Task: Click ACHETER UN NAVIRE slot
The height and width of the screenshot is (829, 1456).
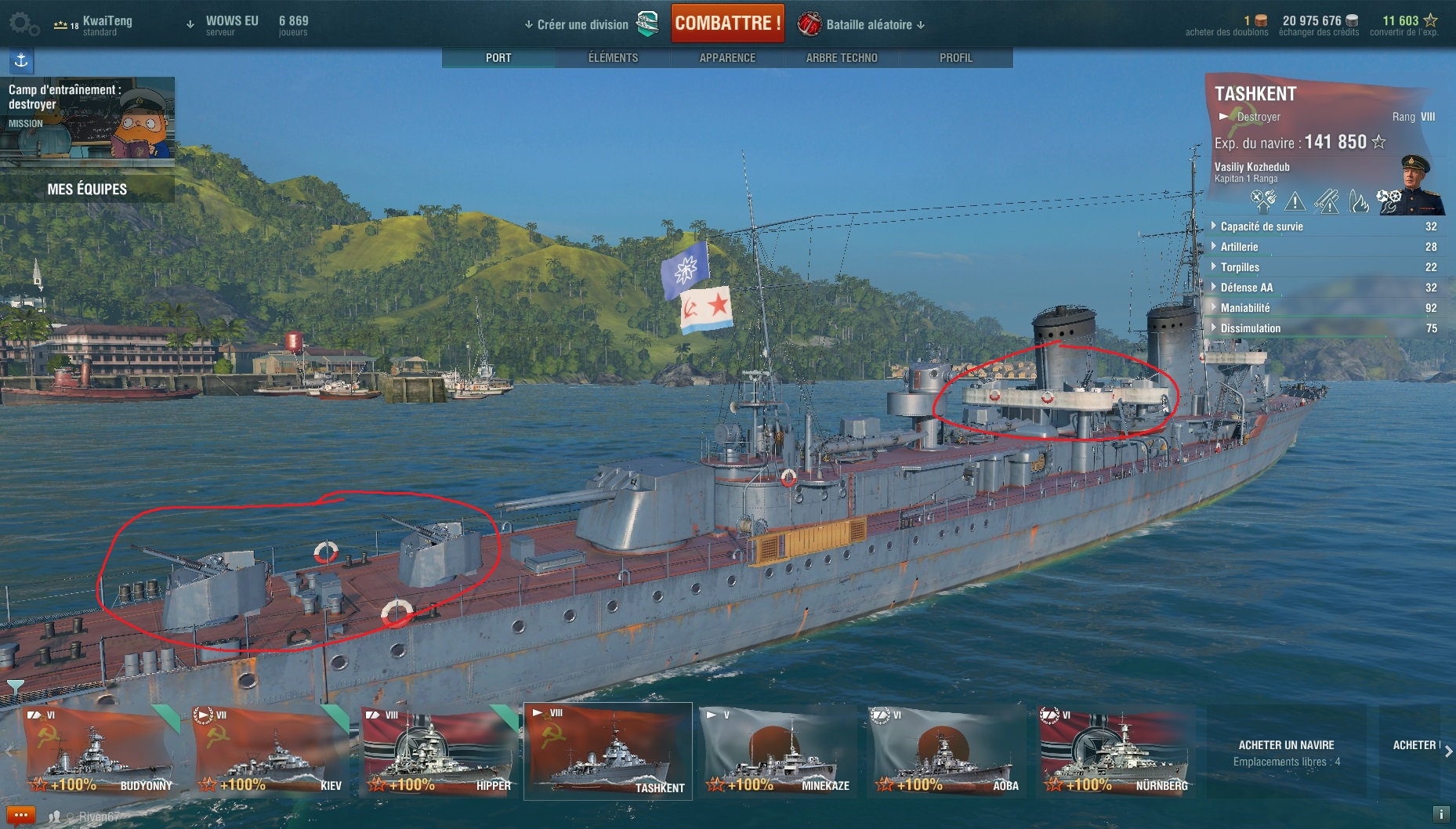Action: (x=1286, y=752)
